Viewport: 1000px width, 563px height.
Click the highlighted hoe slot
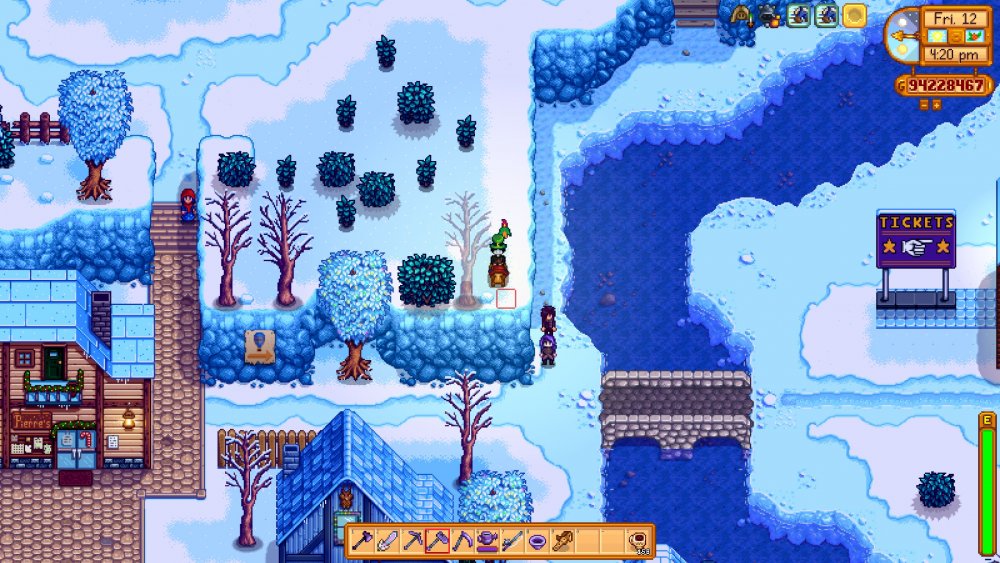(x=437, y=541)
